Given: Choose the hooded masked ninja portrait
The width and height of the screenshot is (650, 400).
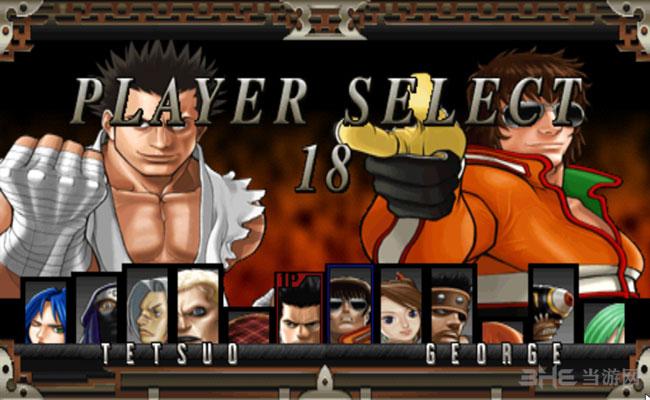Looking at the screenshot, I should 98,311.
